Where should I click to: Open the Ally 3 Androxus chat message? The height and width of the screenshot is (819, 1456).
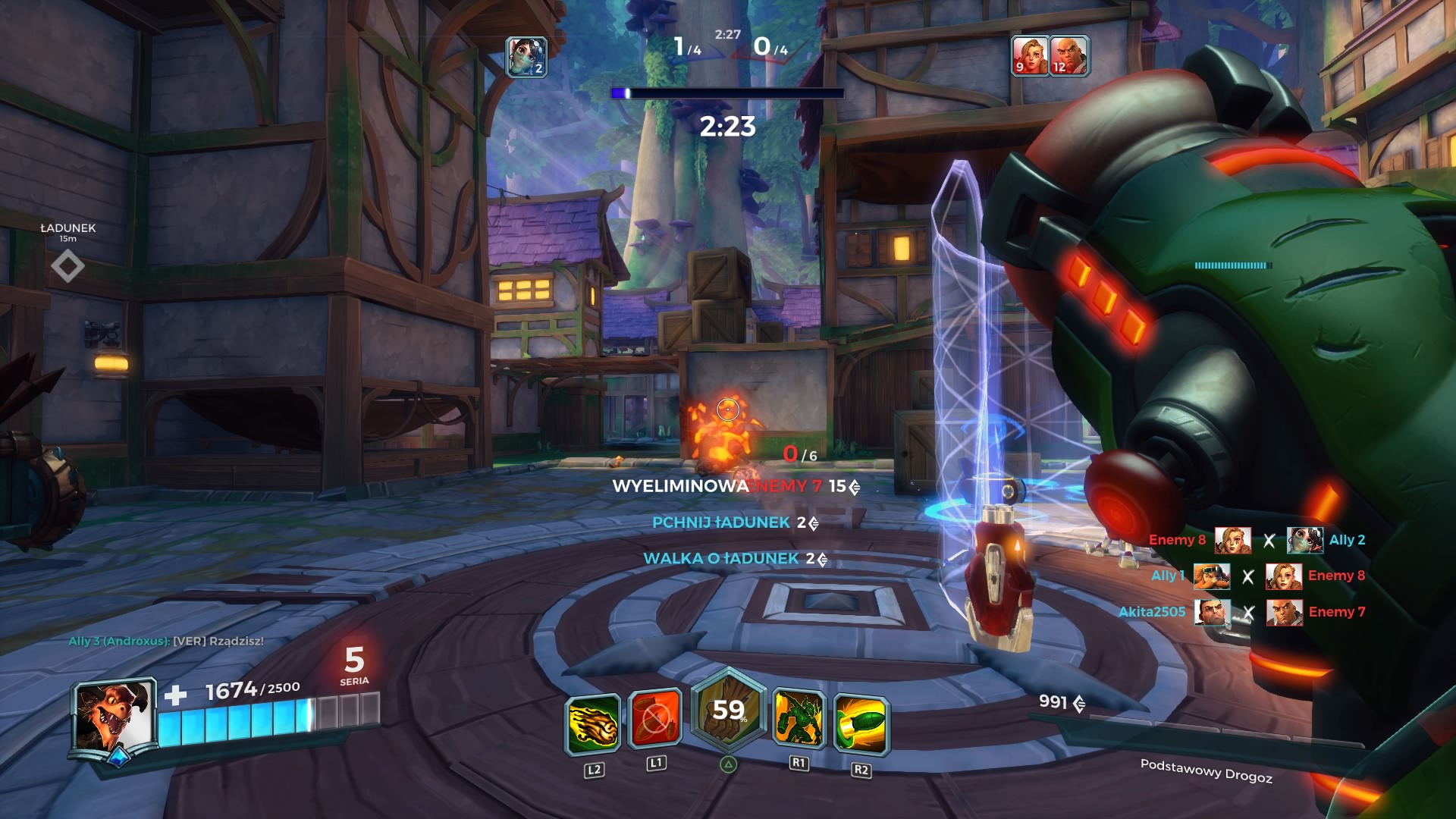[x=166, y=641]
